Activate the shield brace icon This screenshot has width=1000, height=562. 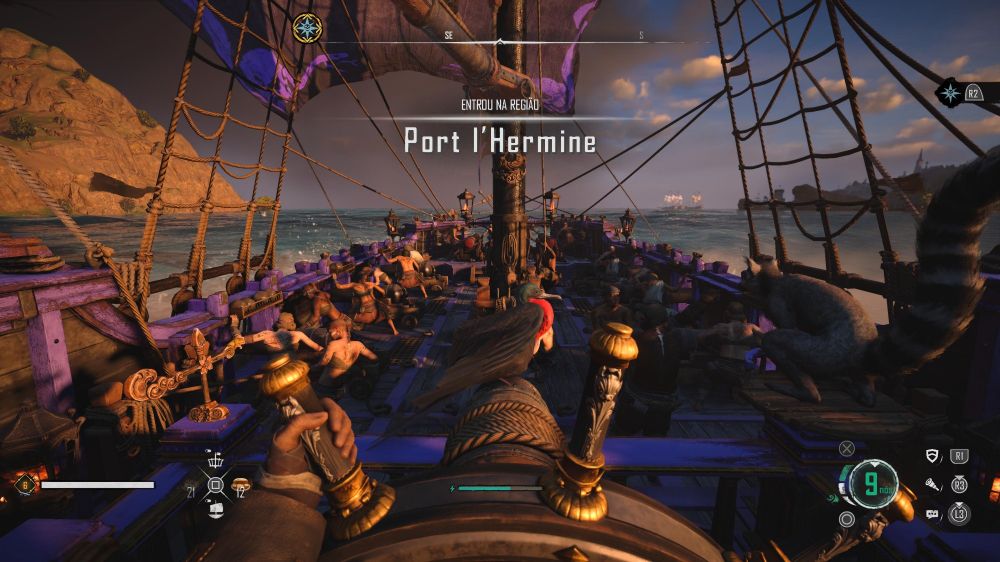point(933,457)
